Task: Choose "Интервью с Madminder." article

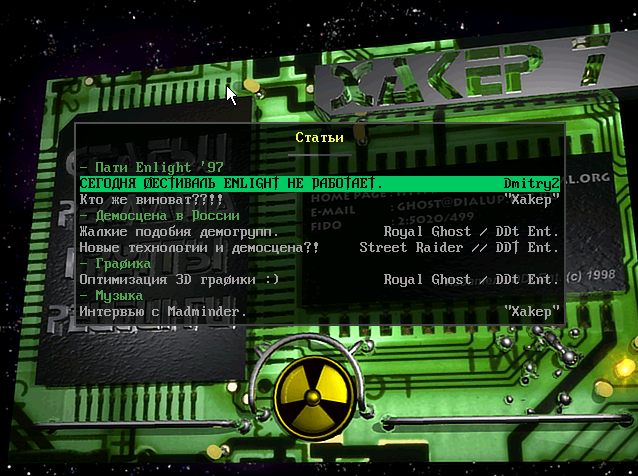Action: pyautogui.click(x=162, y=311)
